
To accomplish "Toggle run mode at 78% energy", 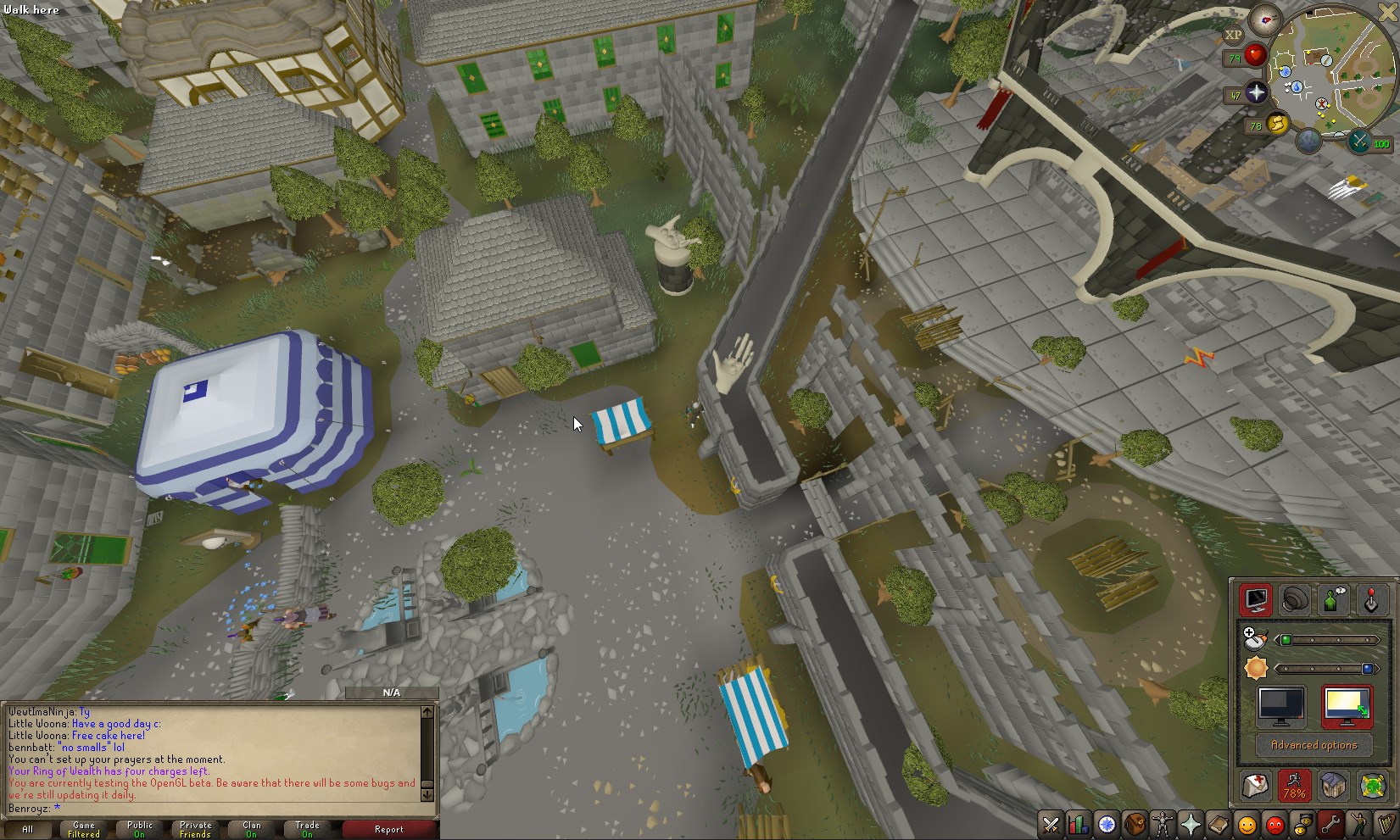I will 1294,786.
